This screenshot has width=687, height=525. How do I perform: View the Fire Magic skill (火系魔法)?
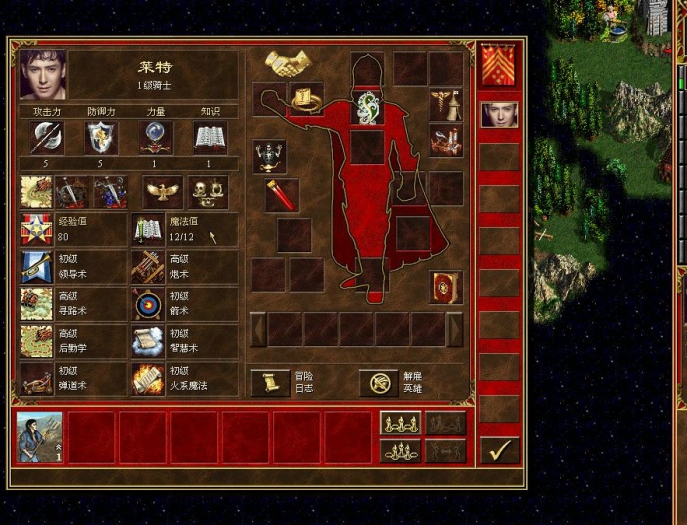tap(149, 378)
